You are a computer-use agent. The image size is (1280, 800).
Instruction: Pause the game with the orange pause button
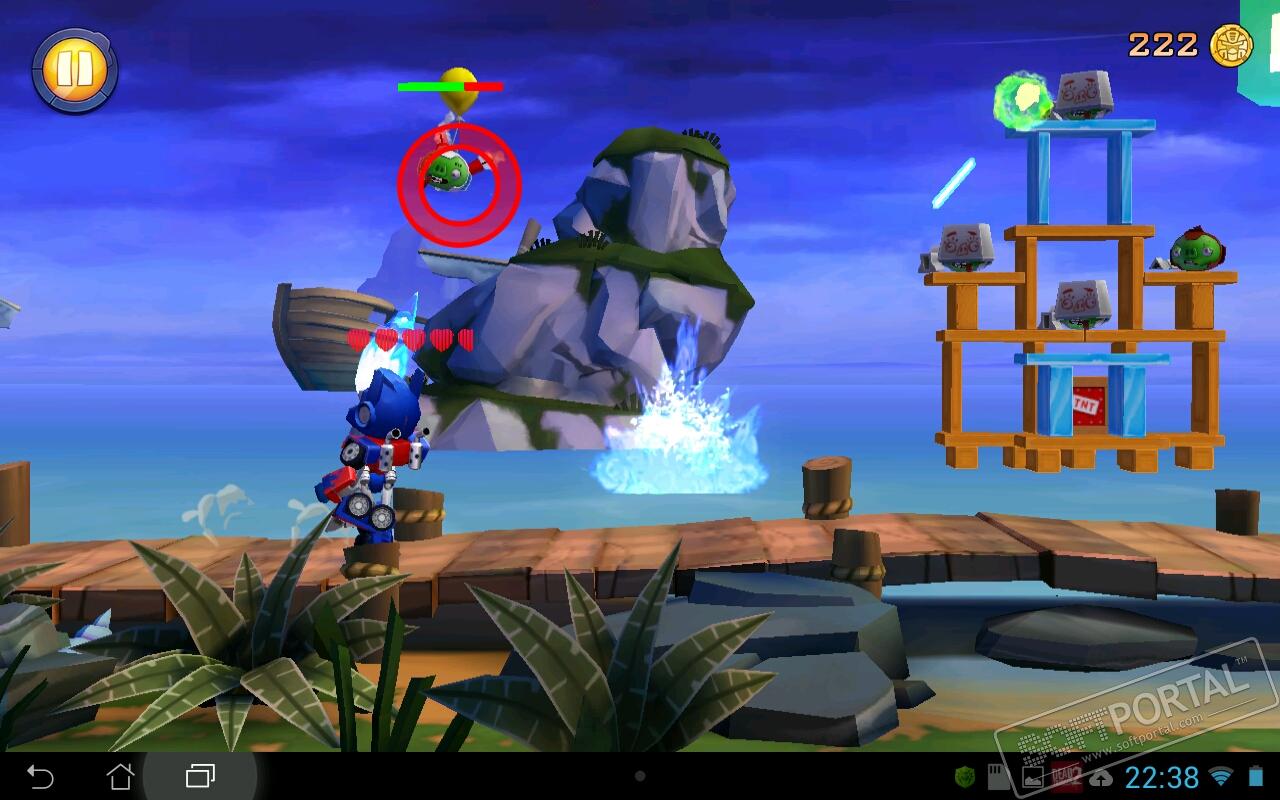click(75, 69)
